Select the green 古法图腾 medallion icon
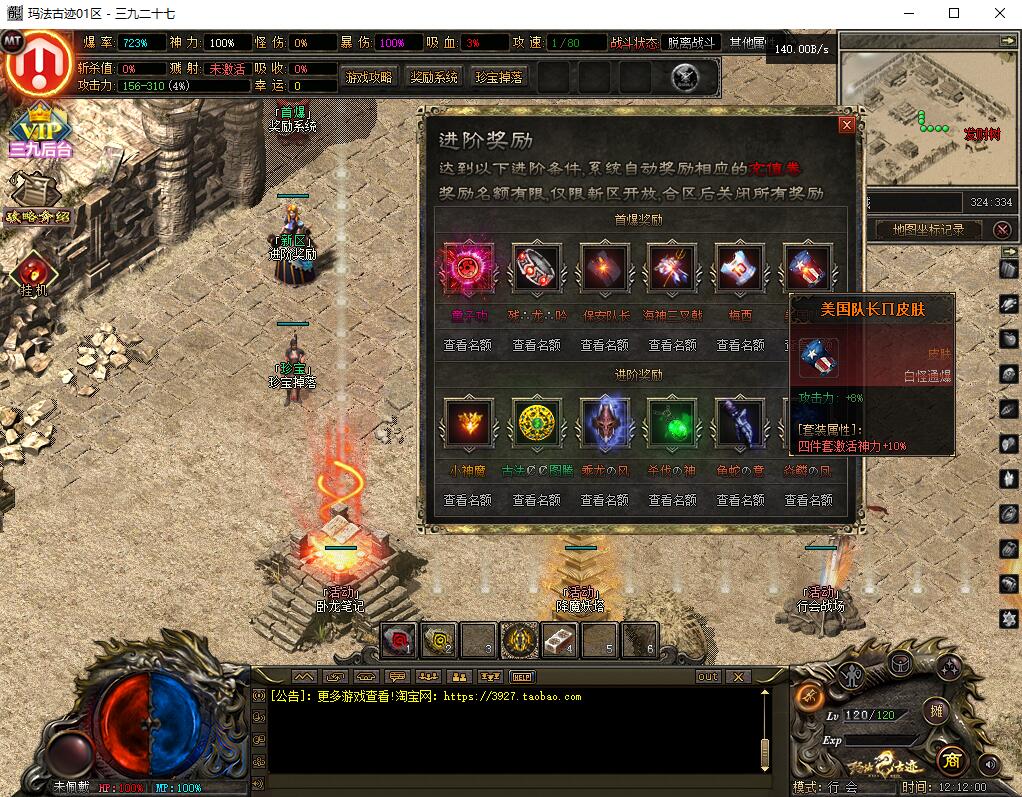The width and height of the screenshot is (1022, 797). point(536,422)
